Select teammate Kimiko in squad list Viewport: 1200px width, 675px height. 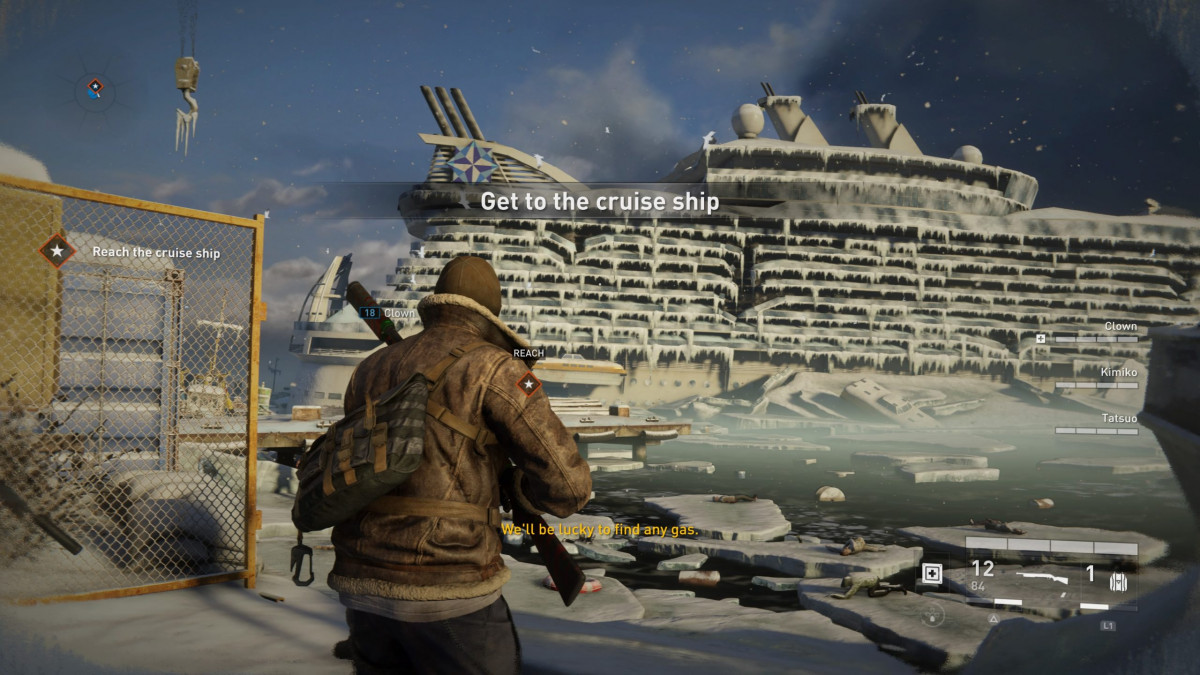tap(1120, 372)
